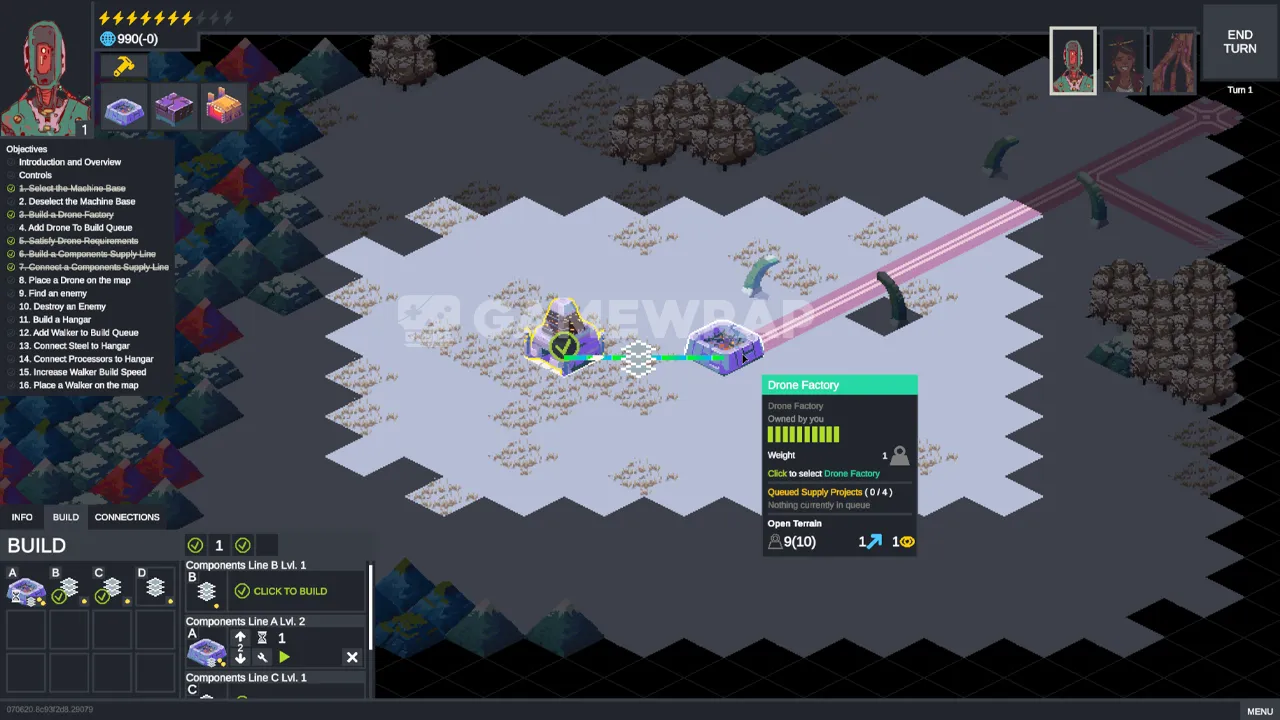The image size is (1280, 720).
Task: Select the blue drone factory building icon
Action: 124,108
